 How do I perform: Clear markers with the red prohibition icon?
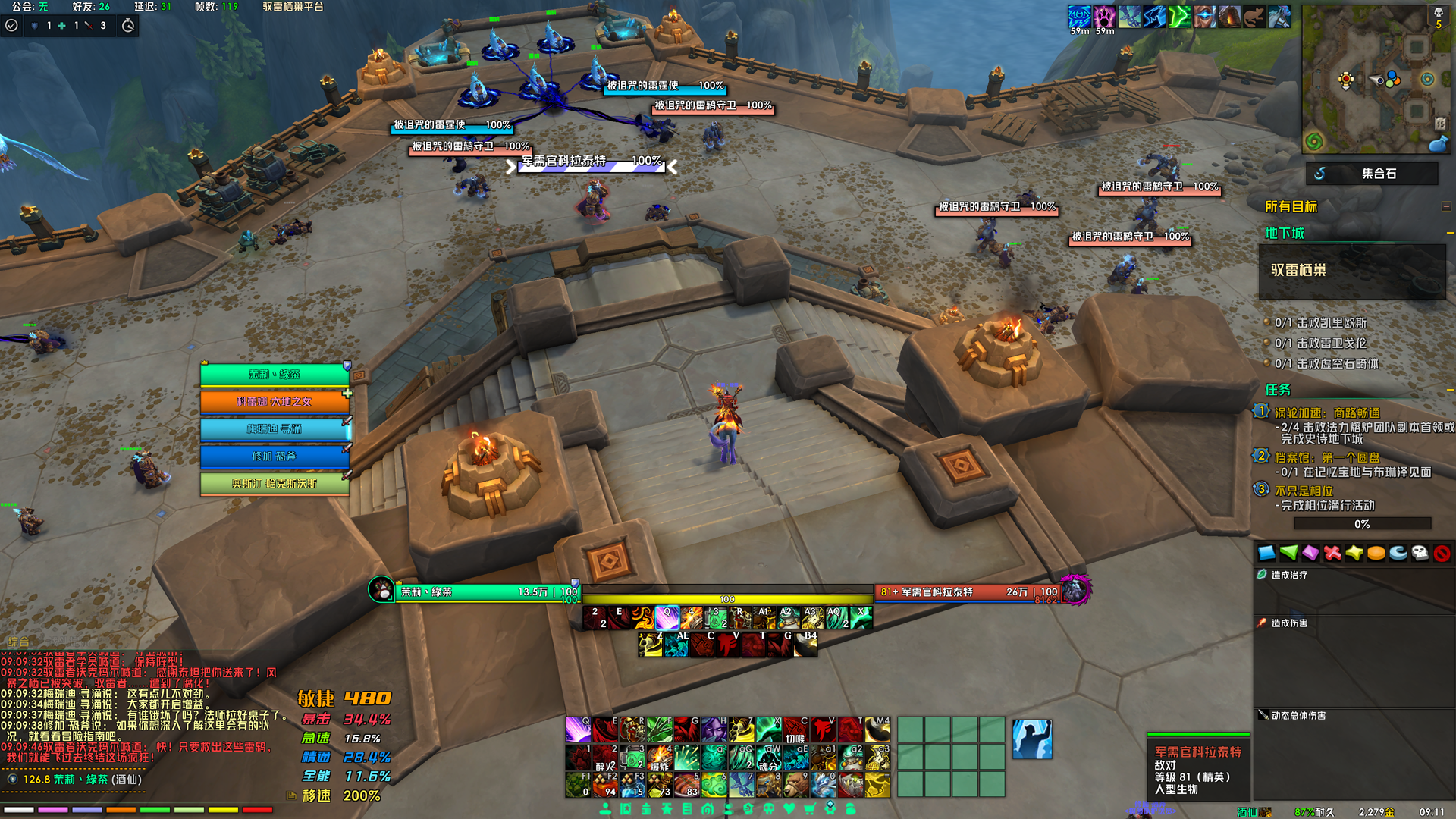[x=1442, y=554]
